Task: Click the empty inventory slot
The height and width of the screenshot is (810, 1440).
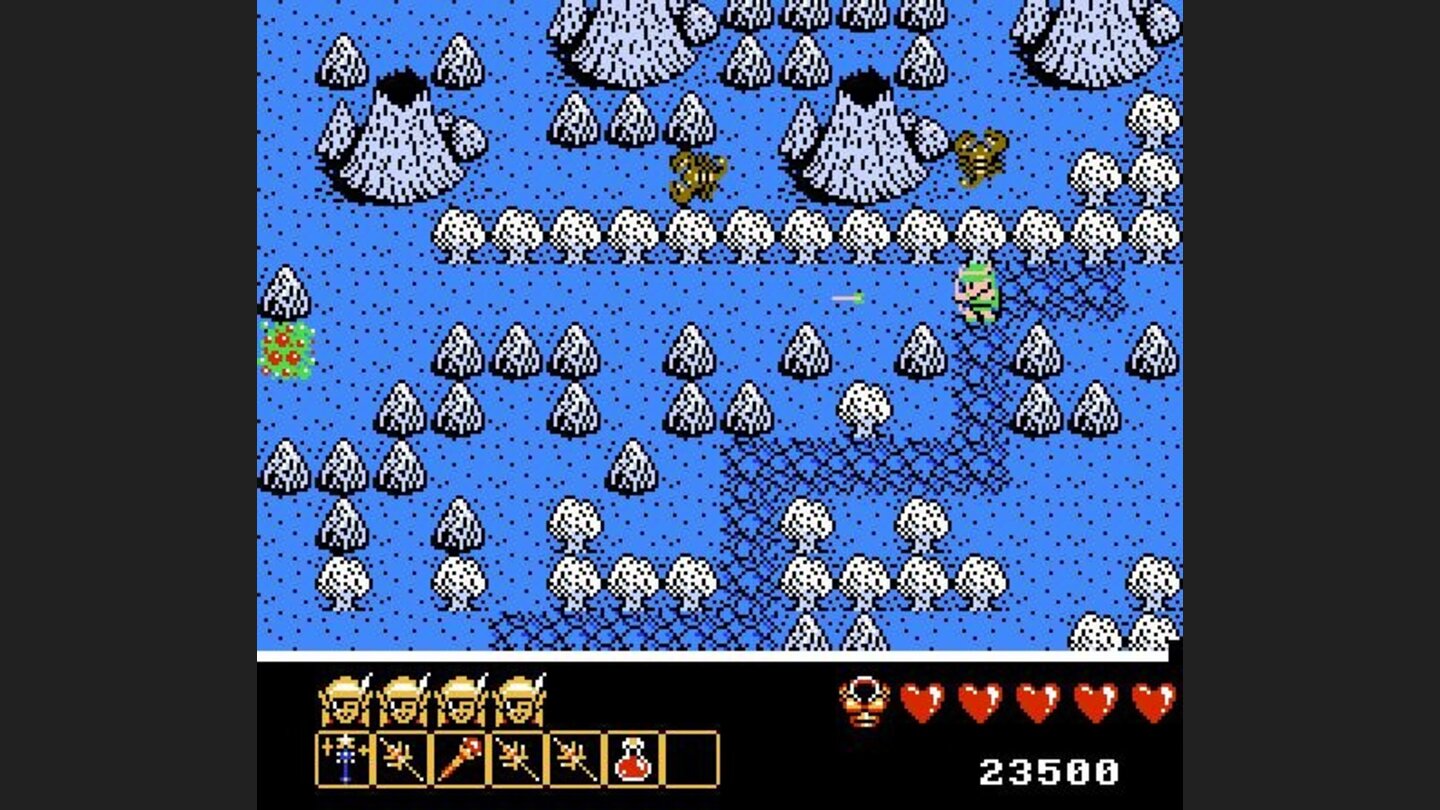Action: tap(691, 759)
